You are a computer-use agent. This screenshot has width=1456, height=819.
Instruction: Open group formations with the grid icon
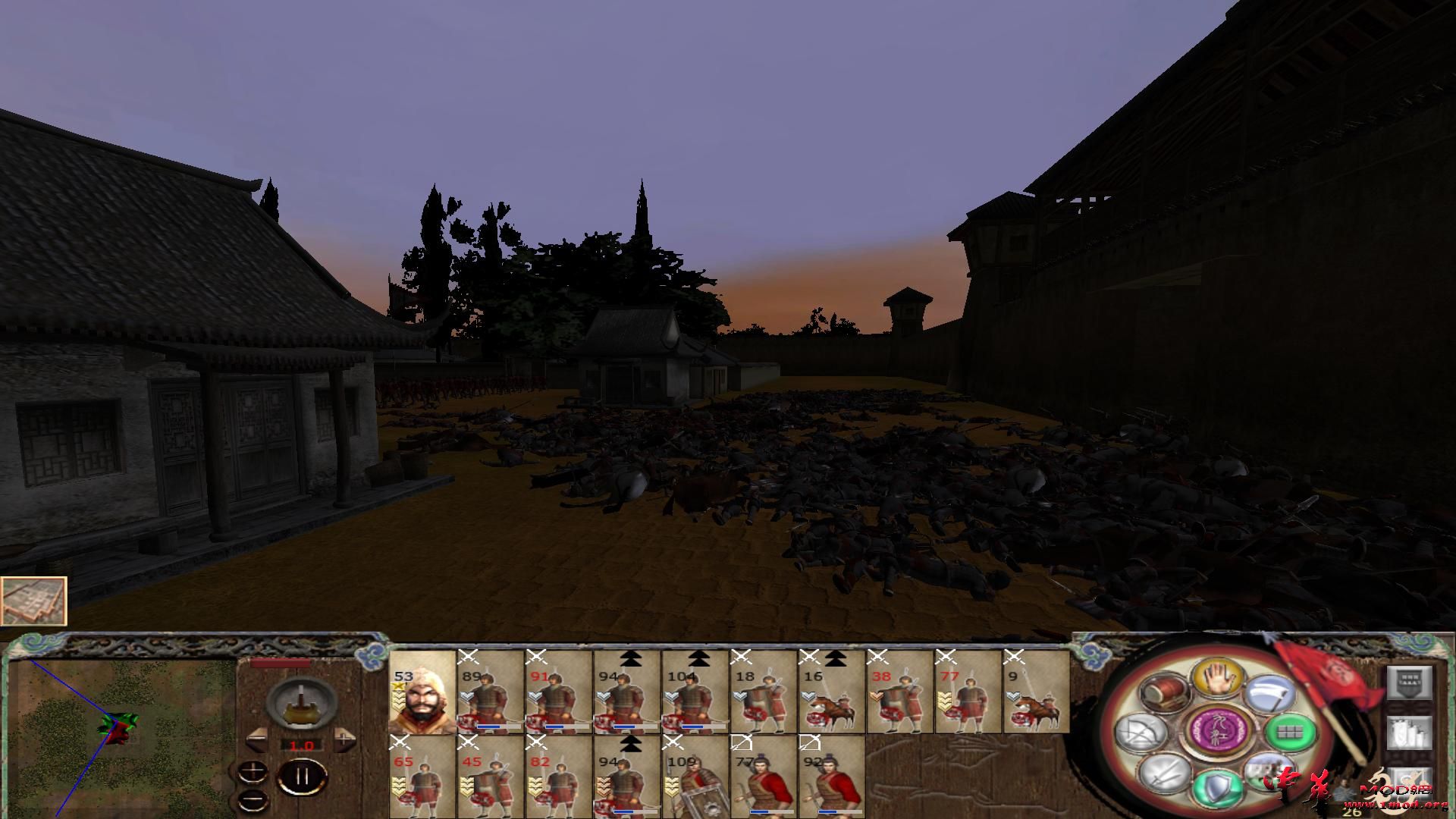(x=1291, y=733)
